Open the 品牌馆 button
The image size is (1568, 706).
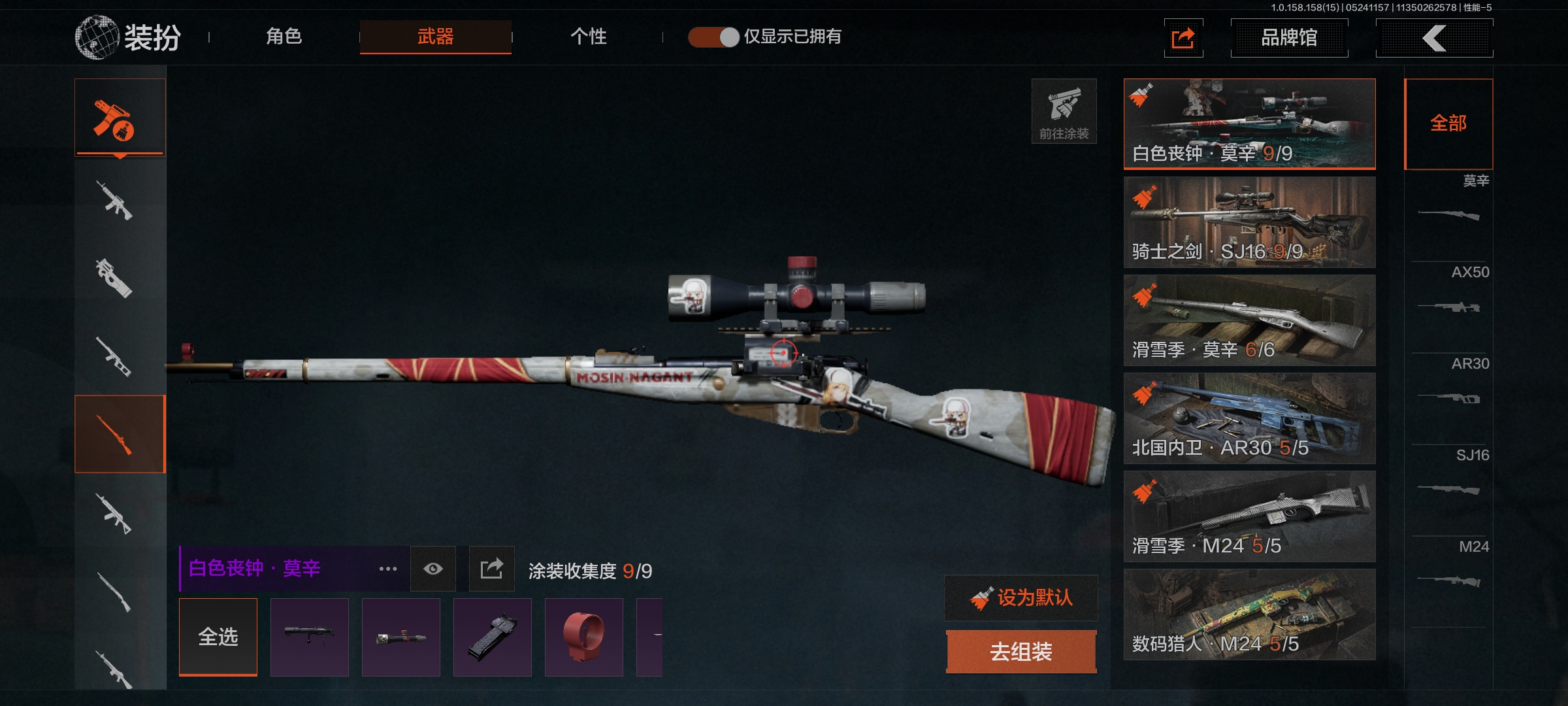(x=1288, y=38)
